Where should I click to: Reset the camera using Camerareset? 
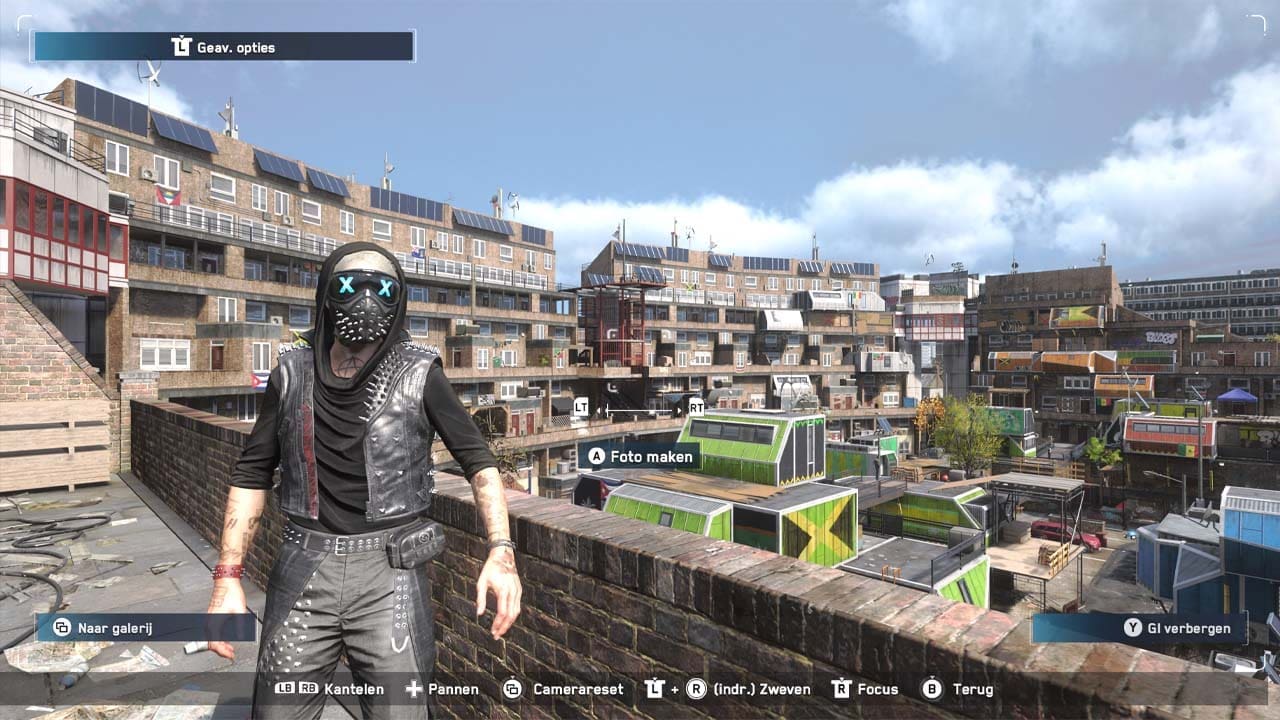click(563, 689)
